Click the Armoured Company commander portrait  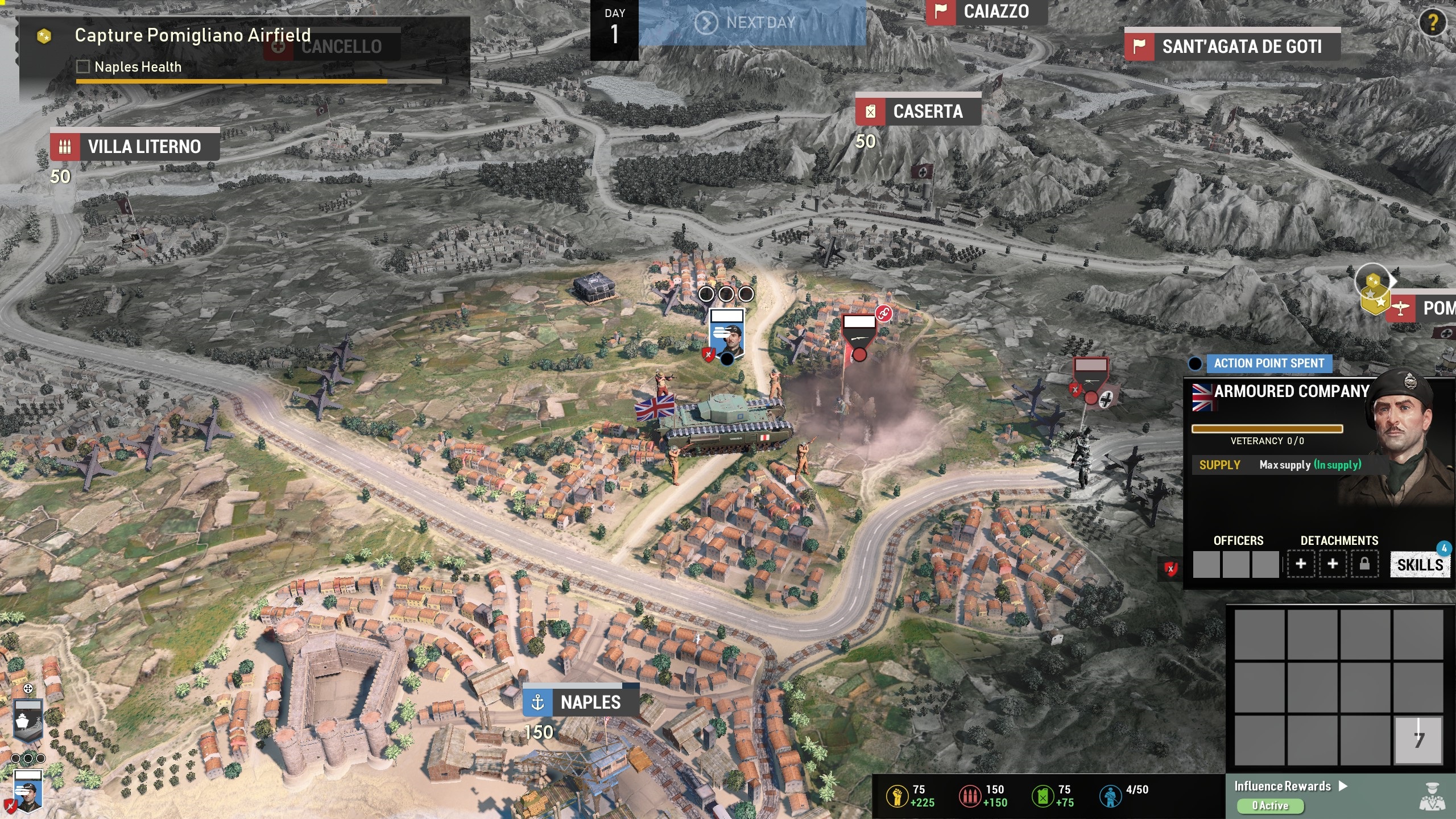[x=1405, y=432]
